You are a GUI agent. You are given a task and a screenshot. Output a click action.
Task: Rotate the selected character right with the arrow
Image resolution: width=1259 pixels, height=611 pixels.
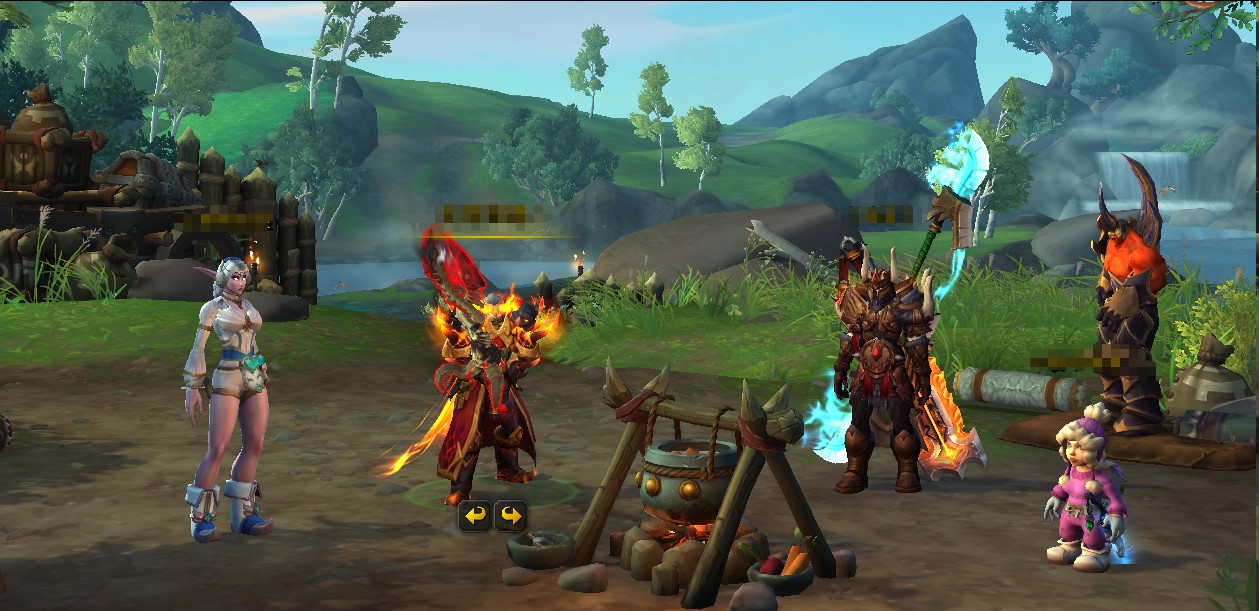coord(510,516)
